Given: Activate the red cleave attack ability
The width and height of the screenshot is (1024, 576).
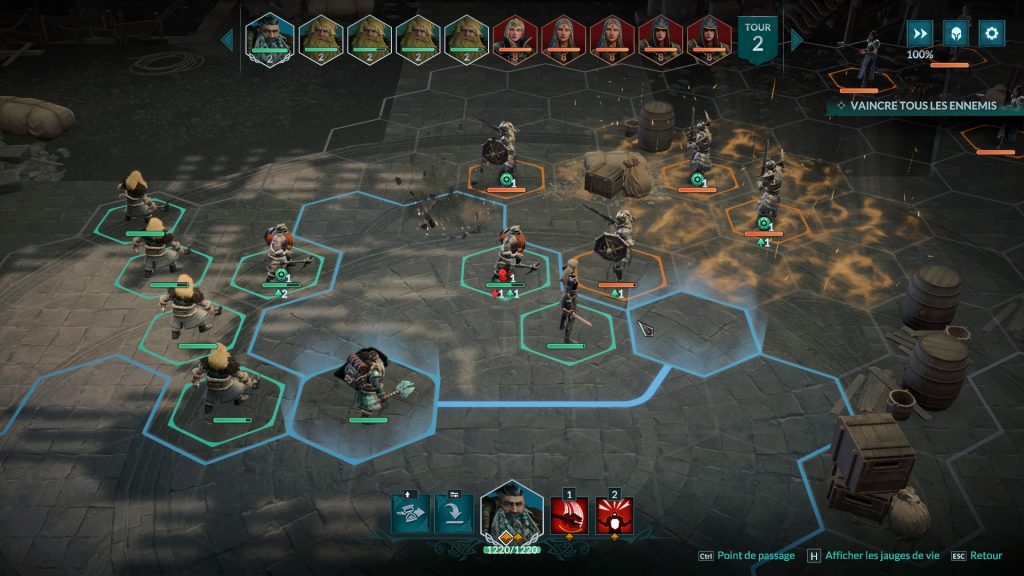Looking at the screenshot, I should click(569, 516).
